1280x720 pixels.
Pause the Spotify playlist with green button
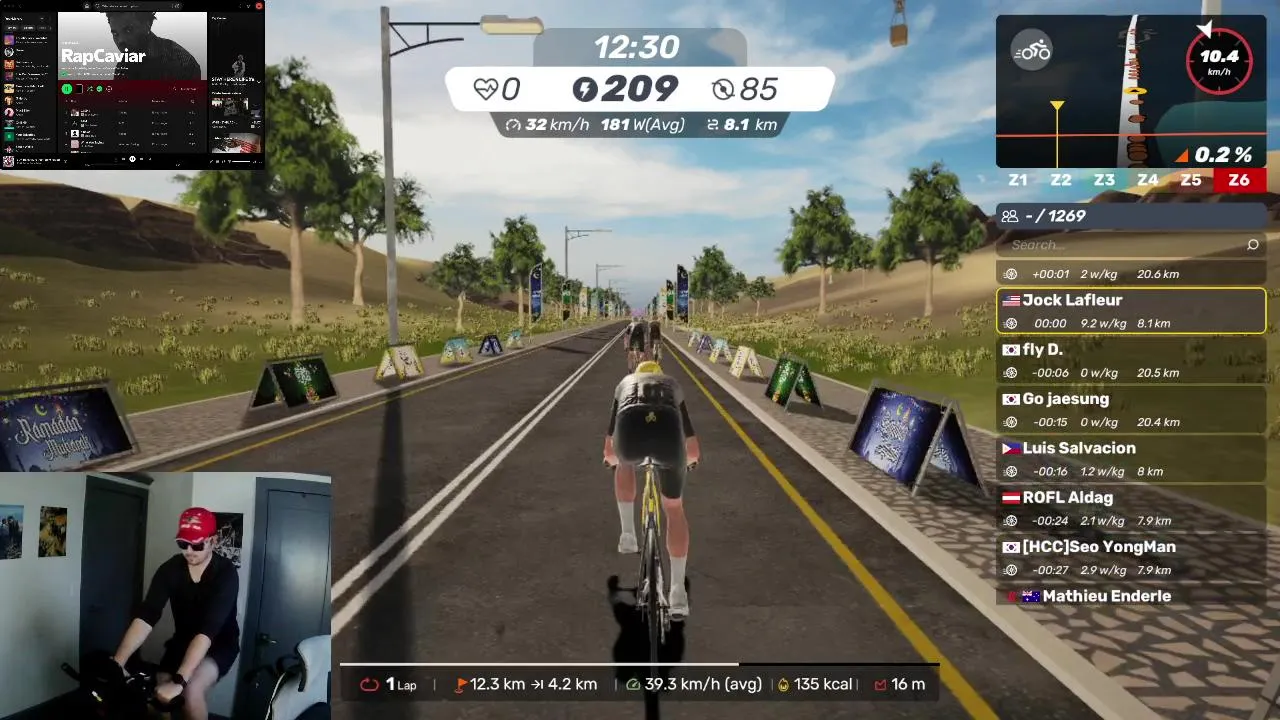[x=67, y=89]
